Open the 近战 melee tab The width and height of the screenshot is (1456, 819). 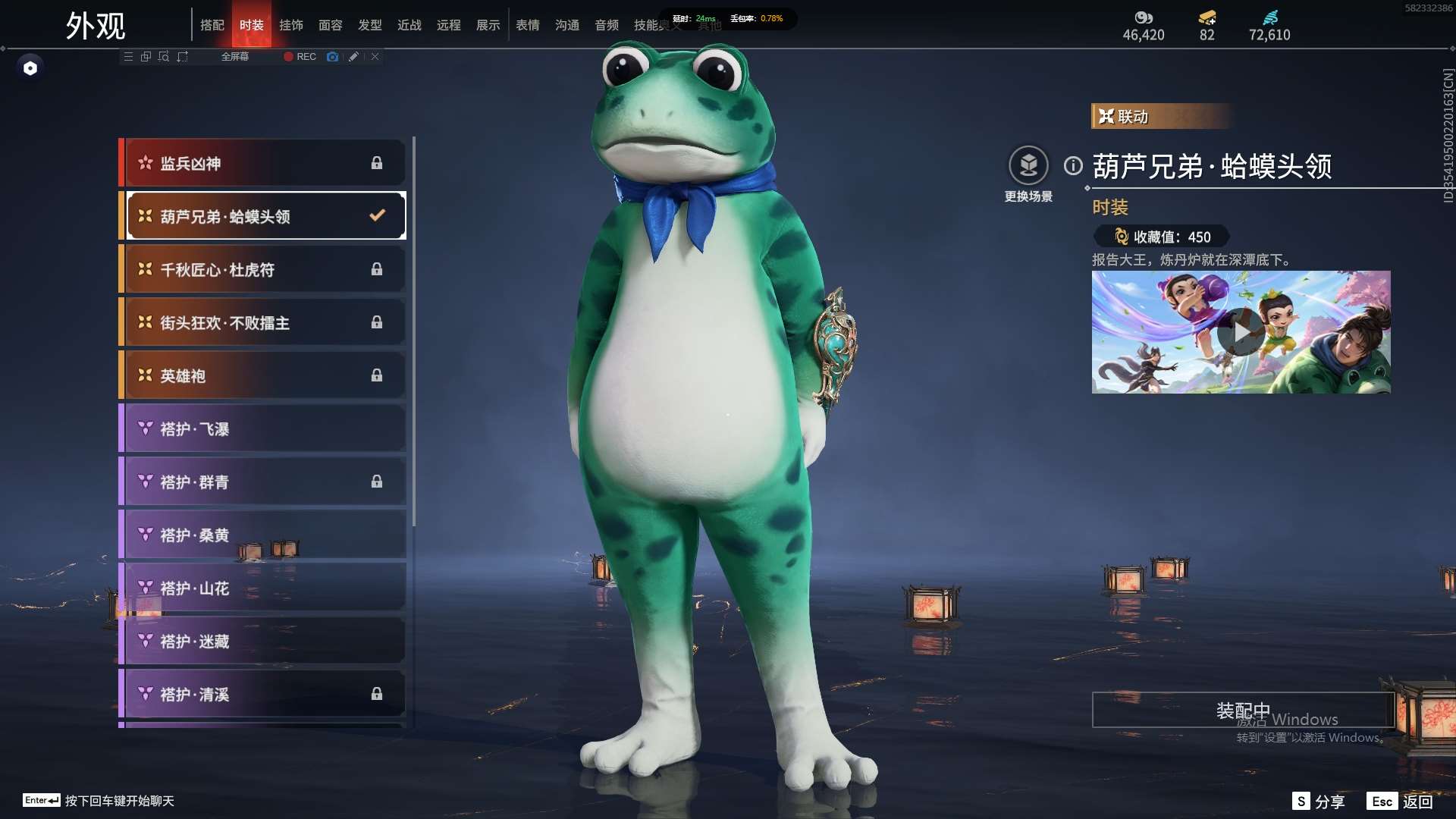pos(409,25)
